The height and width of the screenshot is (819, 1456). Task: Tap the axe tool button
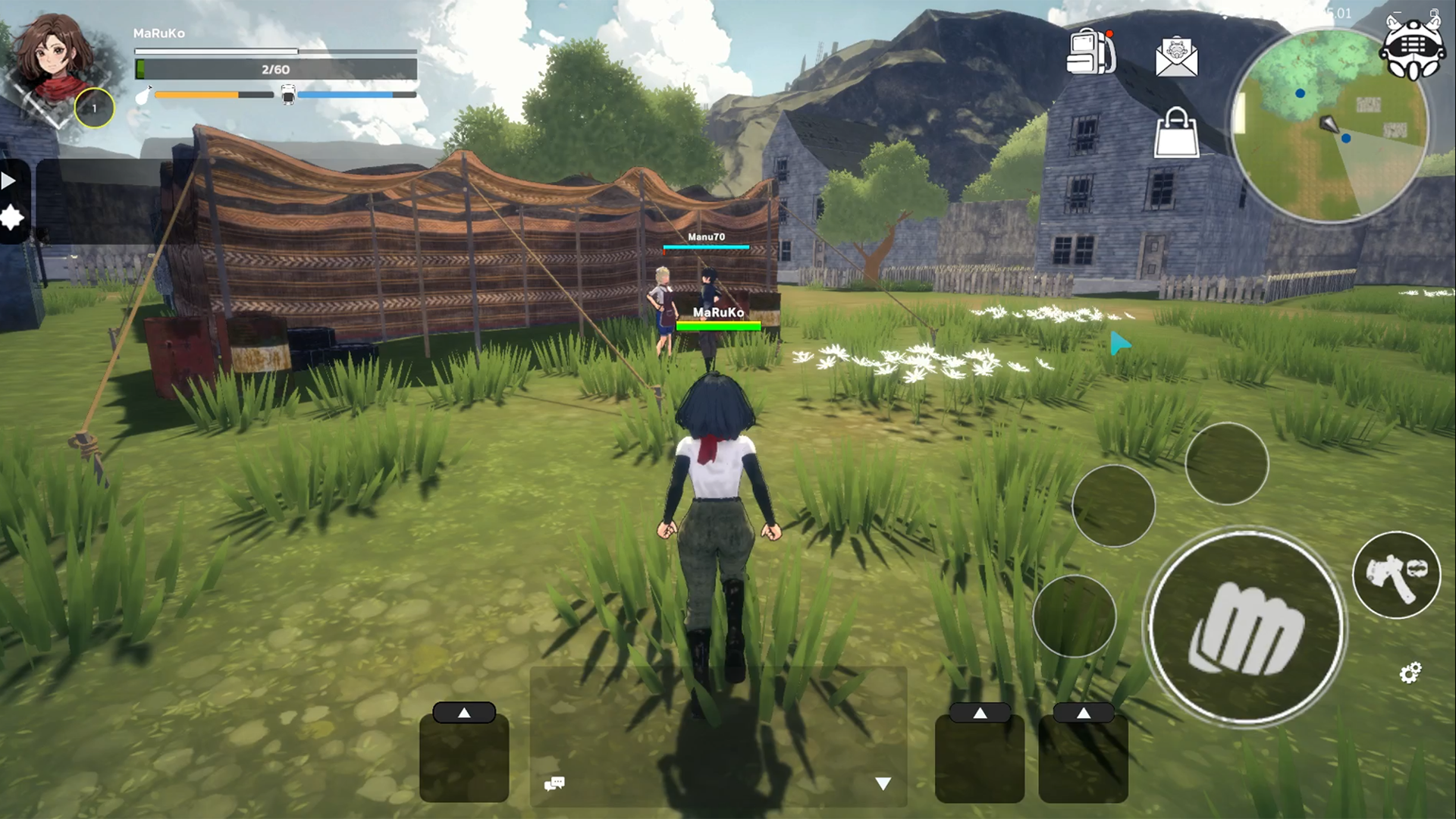click(1396, 575)
